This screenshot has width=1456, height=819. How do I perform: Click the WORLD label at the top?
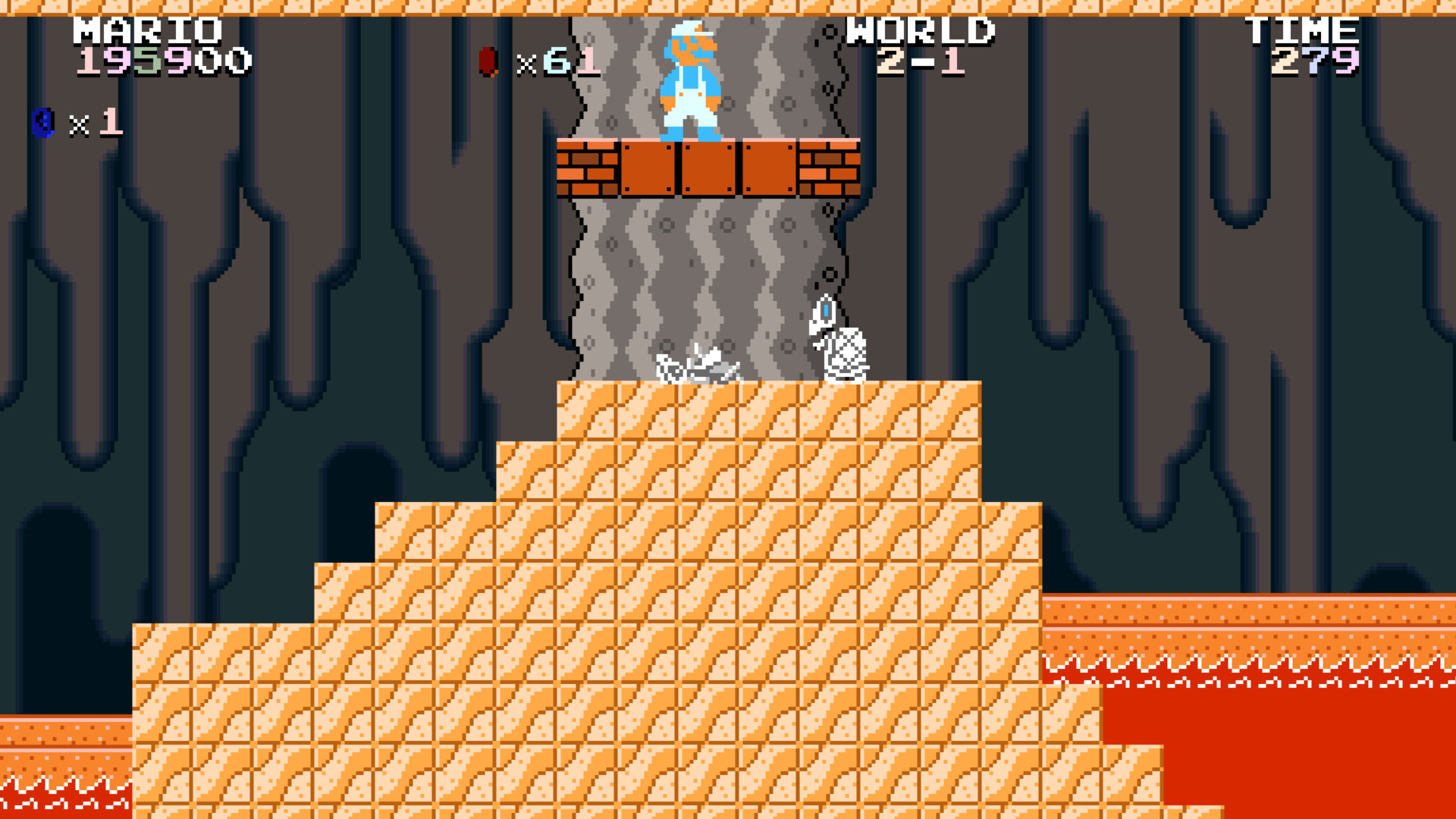coord(921,30)
